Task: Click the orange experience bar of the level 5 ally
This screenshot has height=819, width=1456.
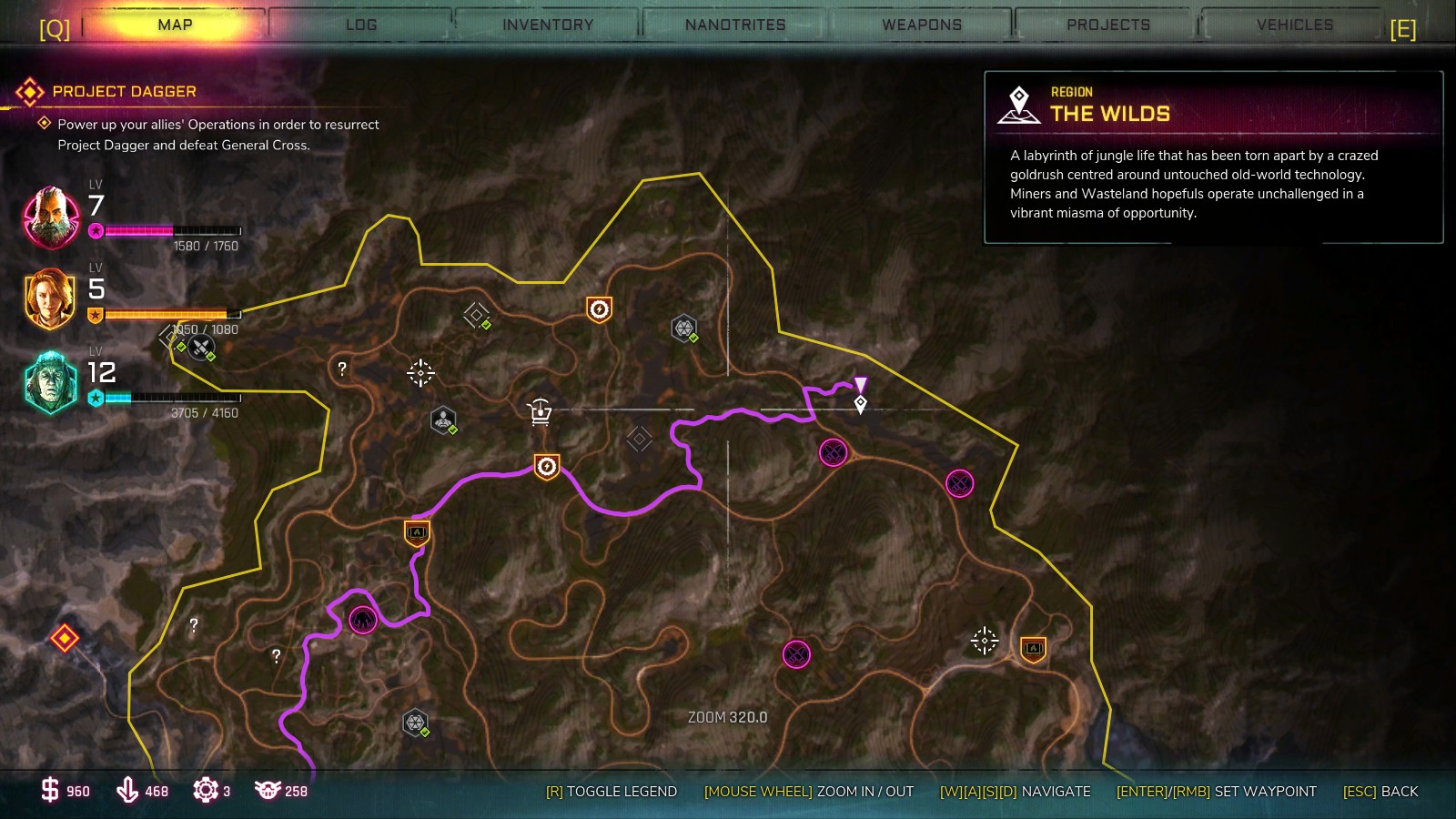Action: pos(168,313)
